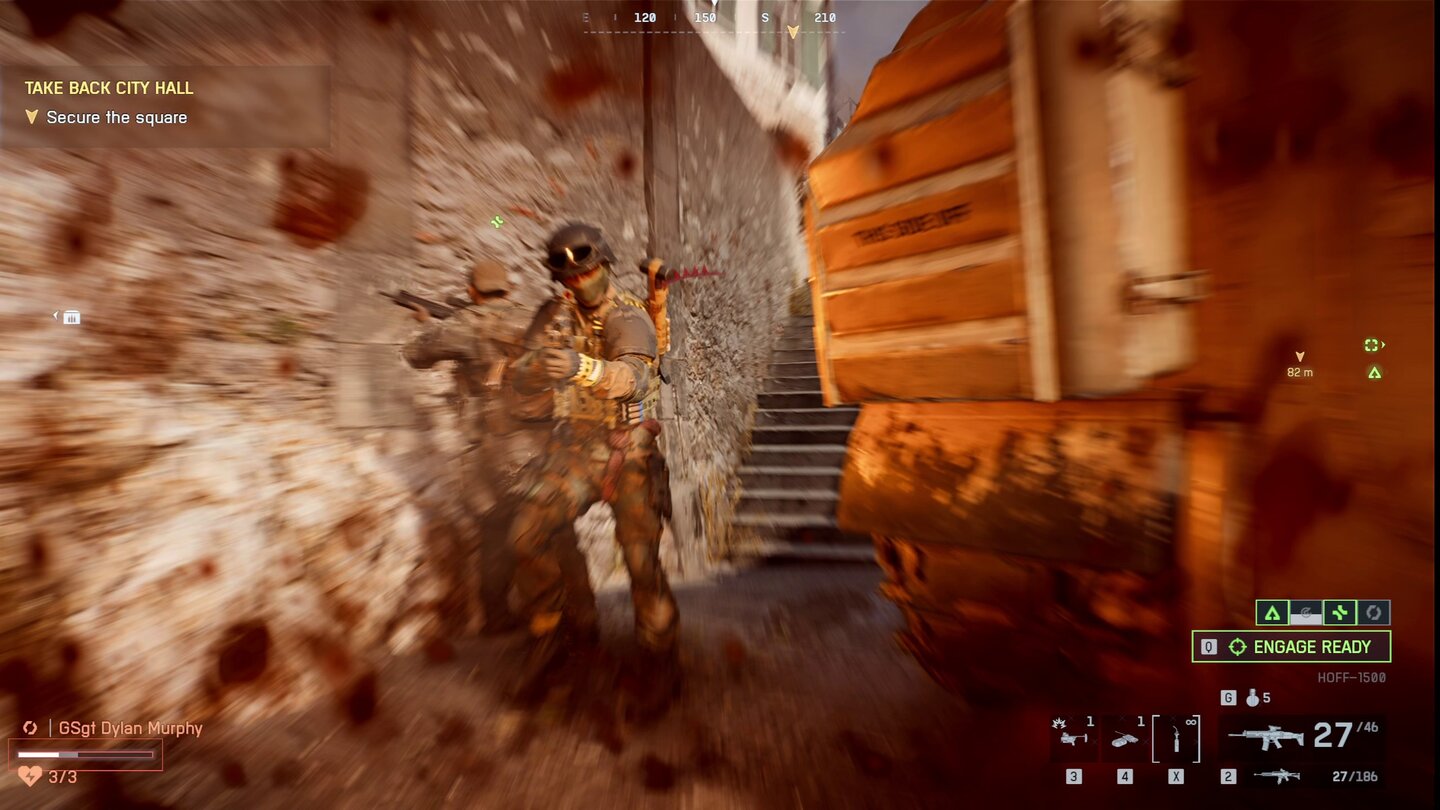Viewport: 1440px width, 810px height.
Task: Select GSgt Dylan Murphy's squad entry
Action: (x=129, y=727)
